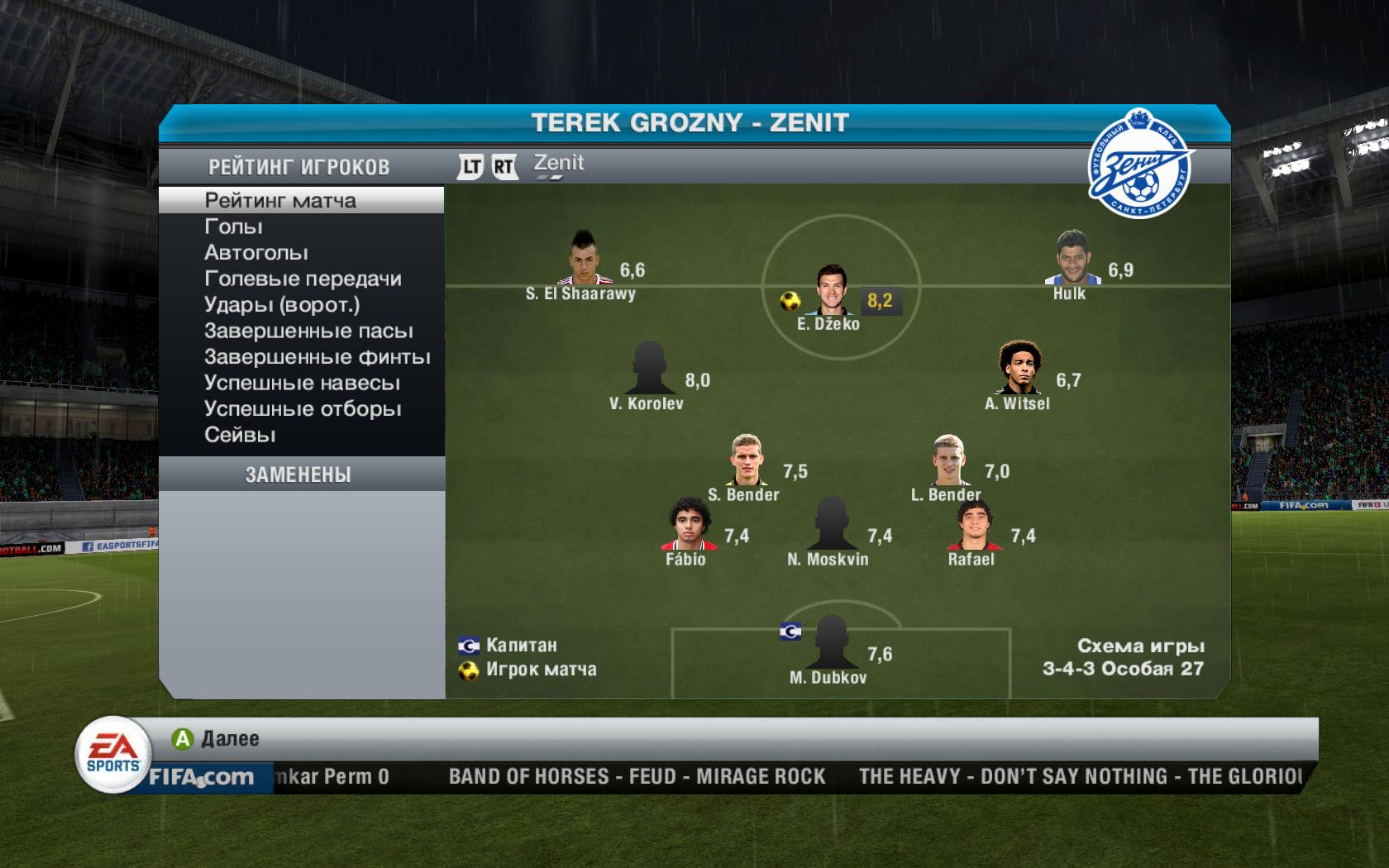Choose the Завершенные финты entry

[317, 357]
